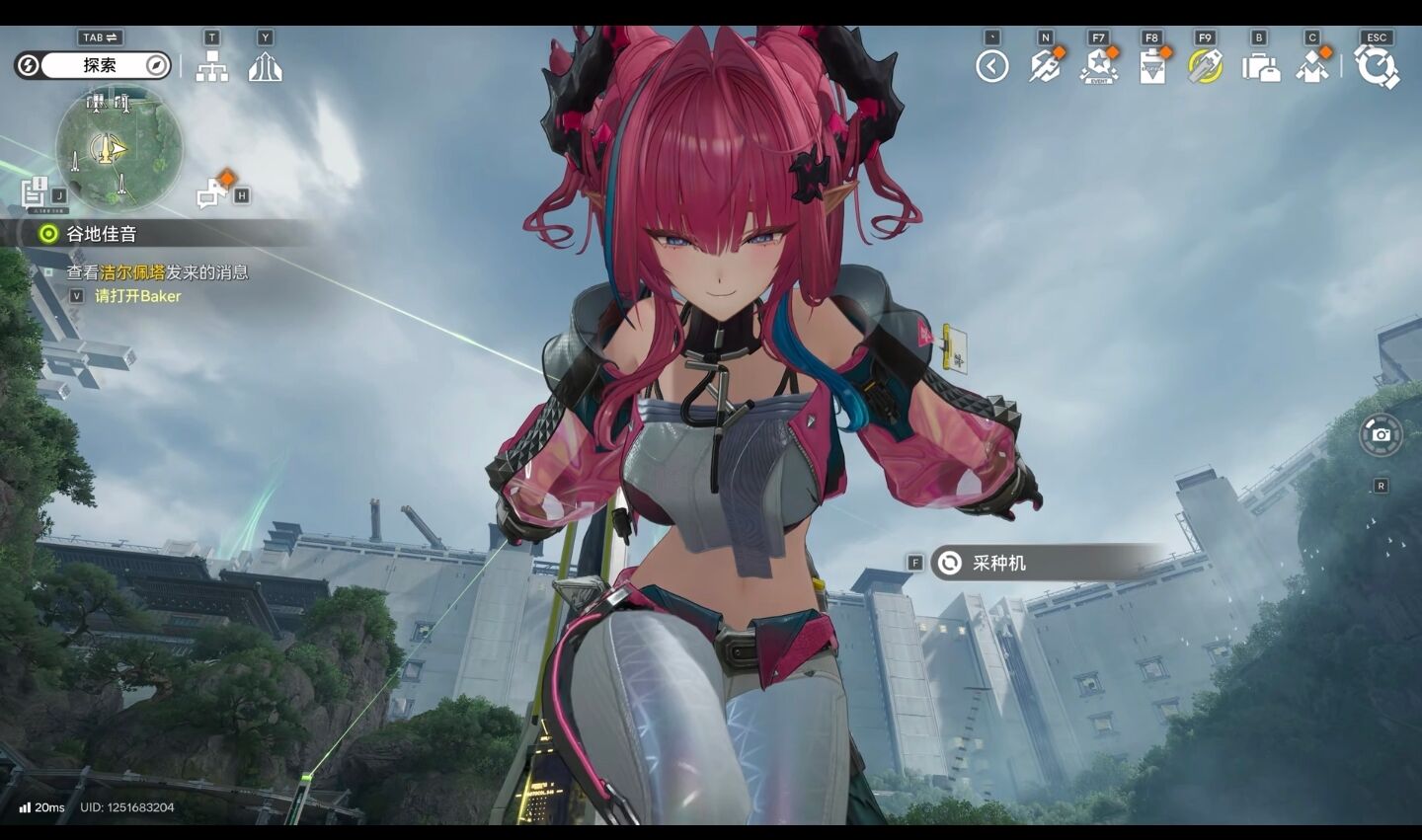Image resolution: width=1422 pixels, height=840 pixels.
Task: Collapse the top bar with back arrow
Action: coord(991,66)
